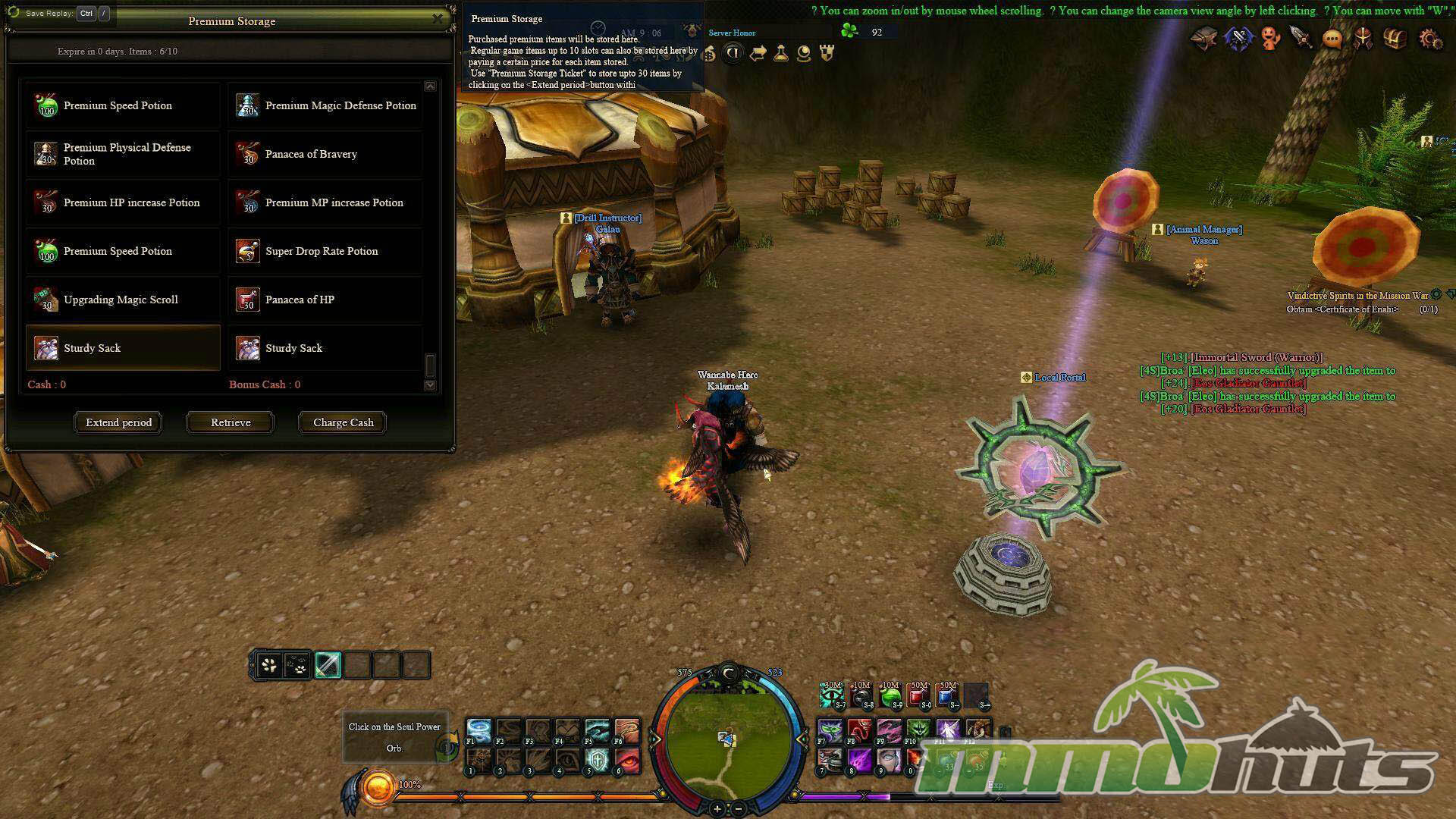
Task: Activate the shield cross skill in slot 5
Action: pyautogui.click(x=598, y=759)
